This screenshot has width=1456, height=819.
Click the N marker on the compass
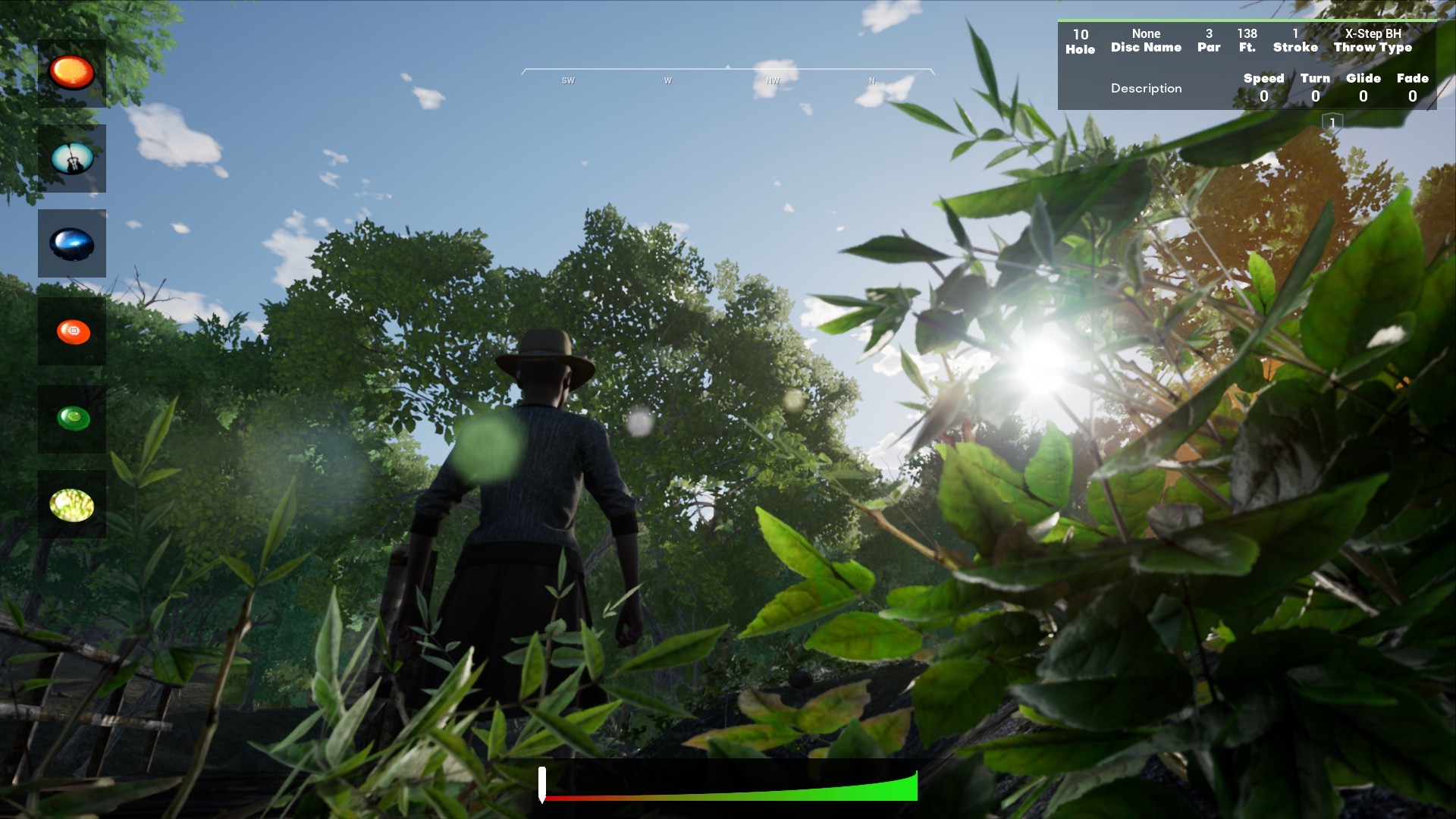pyautogui.click(x=871, y=79)
